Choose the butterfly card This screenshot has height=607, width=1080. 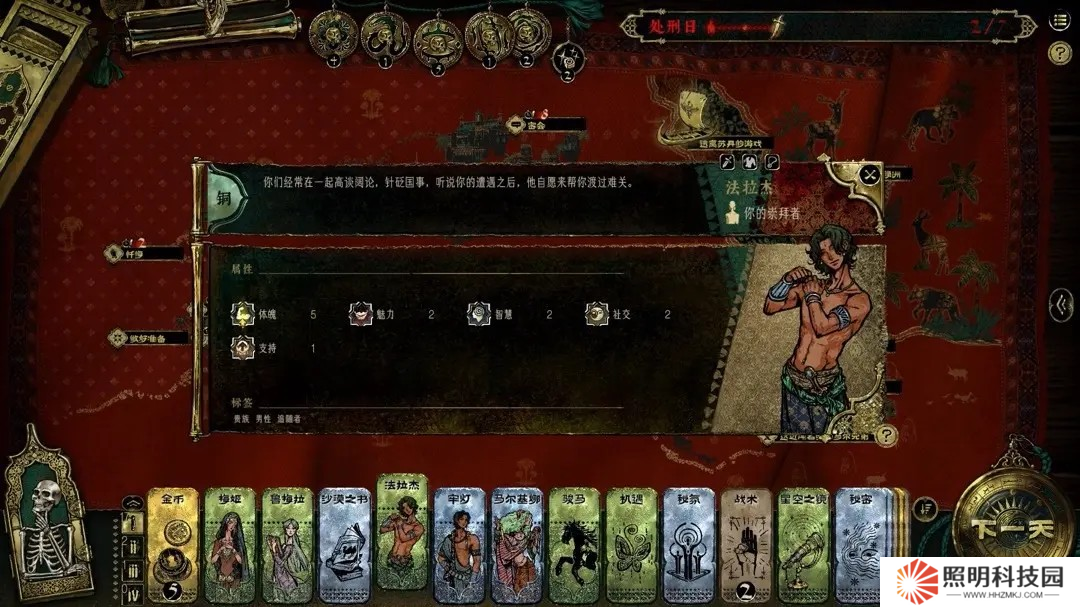[x=631, y=546]
